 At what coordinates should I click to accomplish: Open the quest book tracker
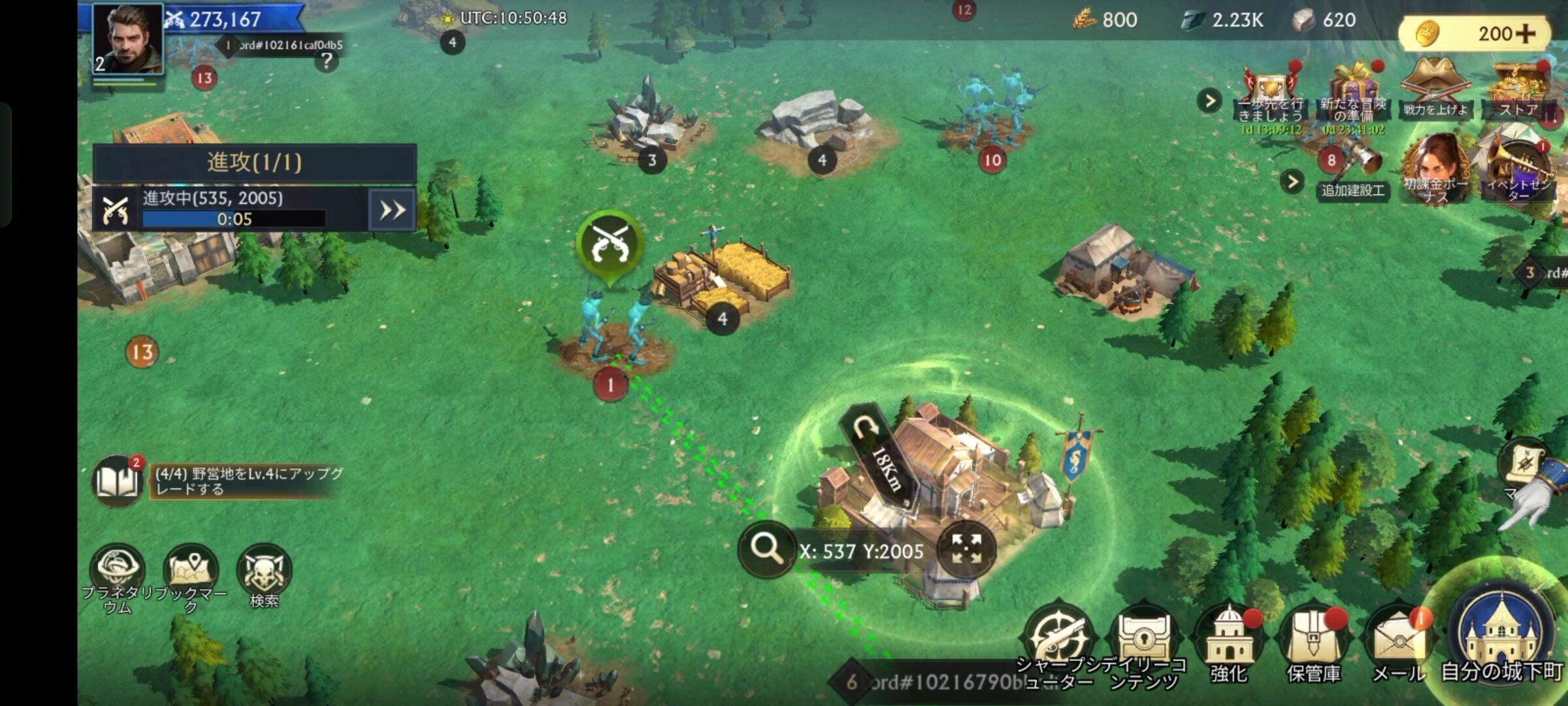pyautogui.click(x=118, y=480)
